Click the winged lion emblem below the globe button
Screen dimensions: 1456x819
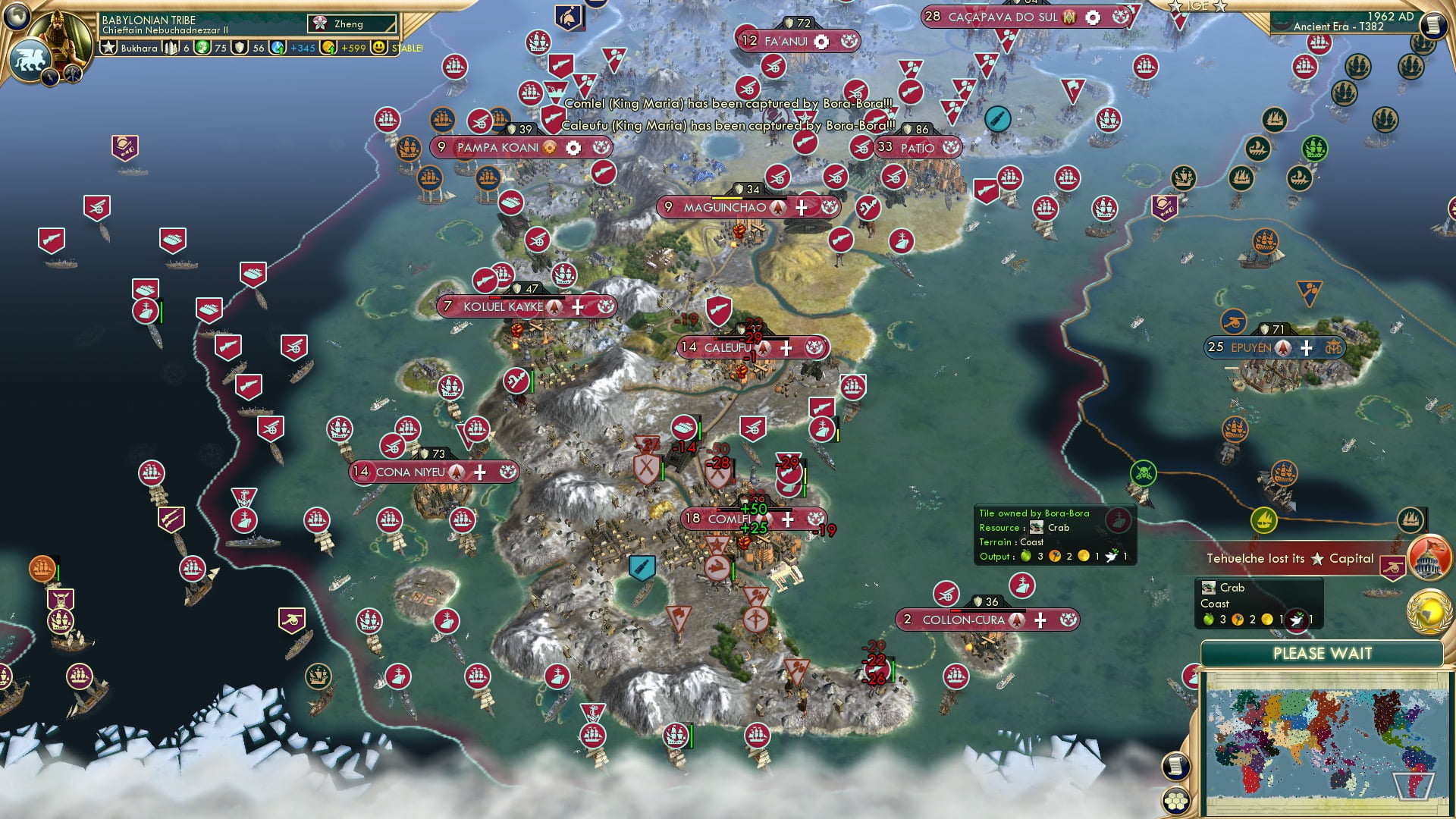[x=30, y=58]
